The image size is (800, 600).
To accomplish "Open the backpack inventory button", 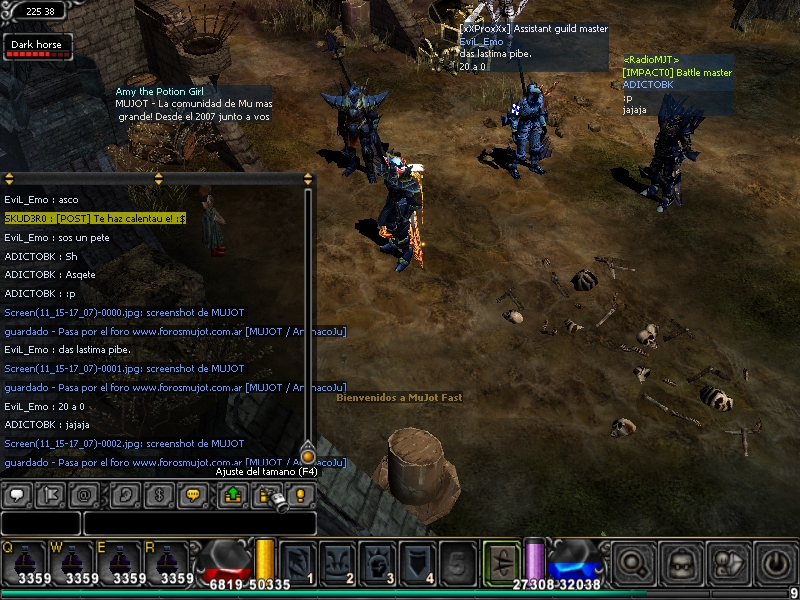I will (x=682, y=562).
